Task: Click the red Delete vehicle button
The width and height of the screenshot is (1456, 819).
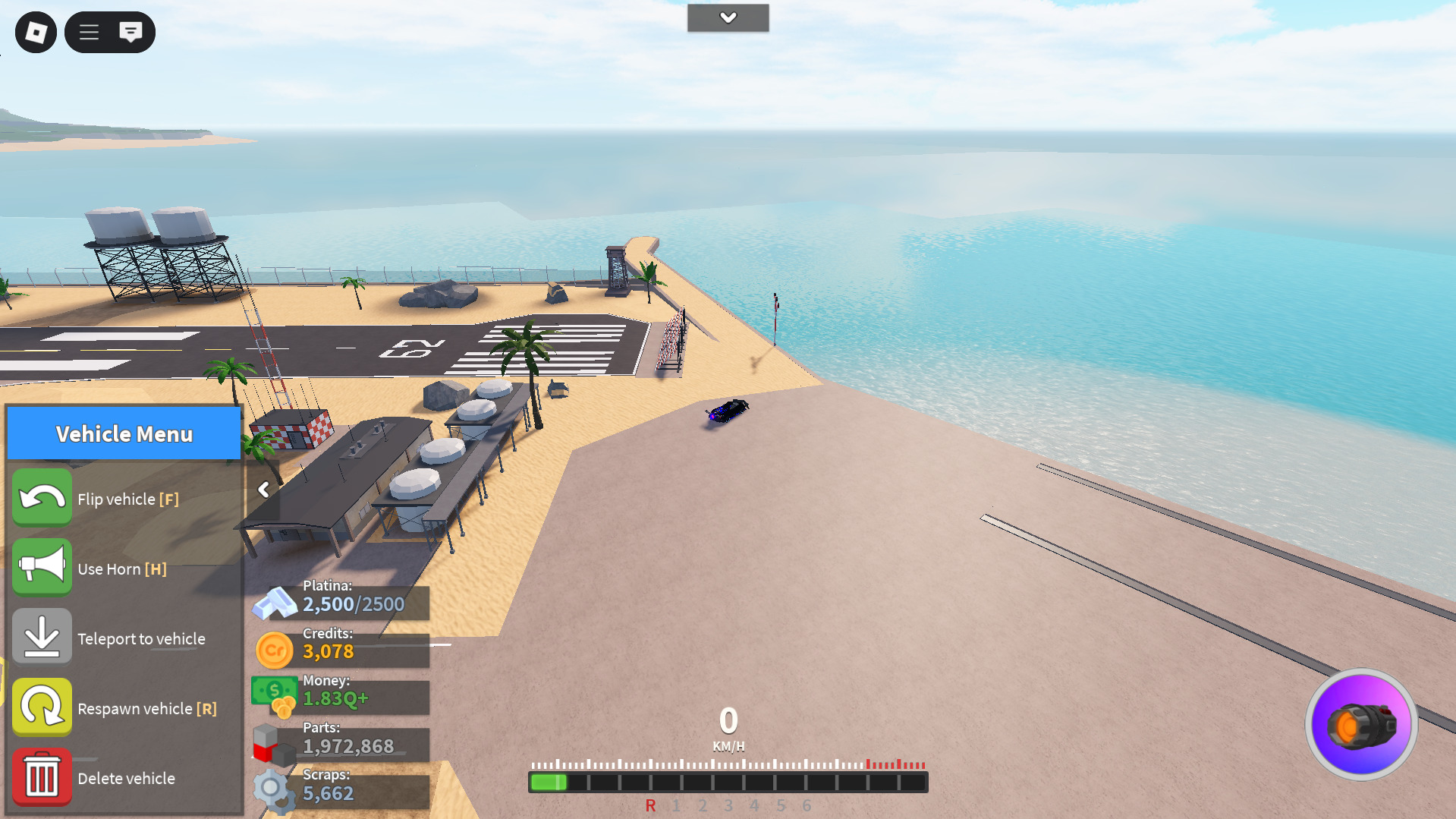Action: 42,777
